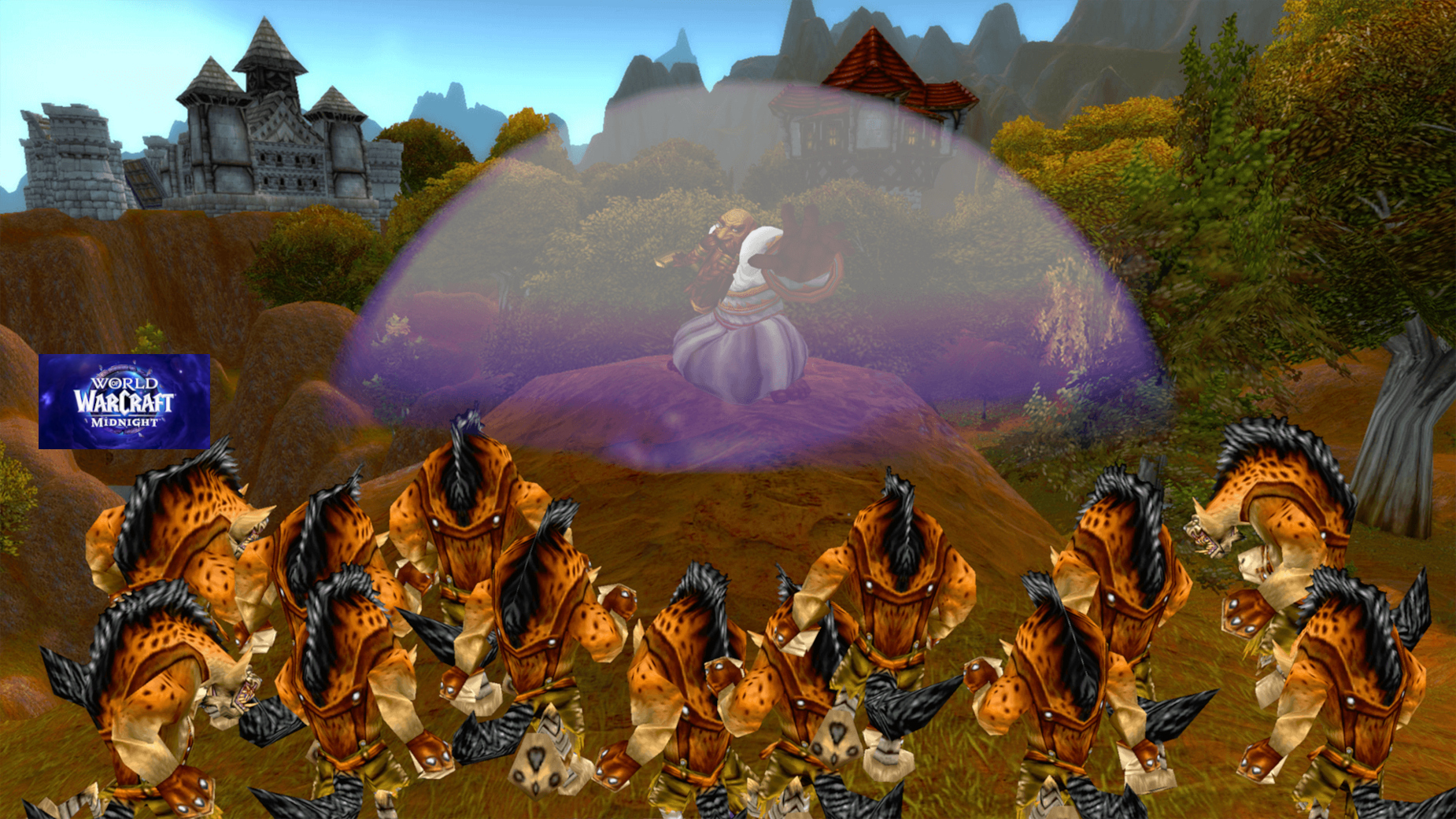Image resolution: width=1456 pixels, height=819 pixels.
Task: Click the World of Warcraft Midnight logo
Action: (x=124, y=401)
